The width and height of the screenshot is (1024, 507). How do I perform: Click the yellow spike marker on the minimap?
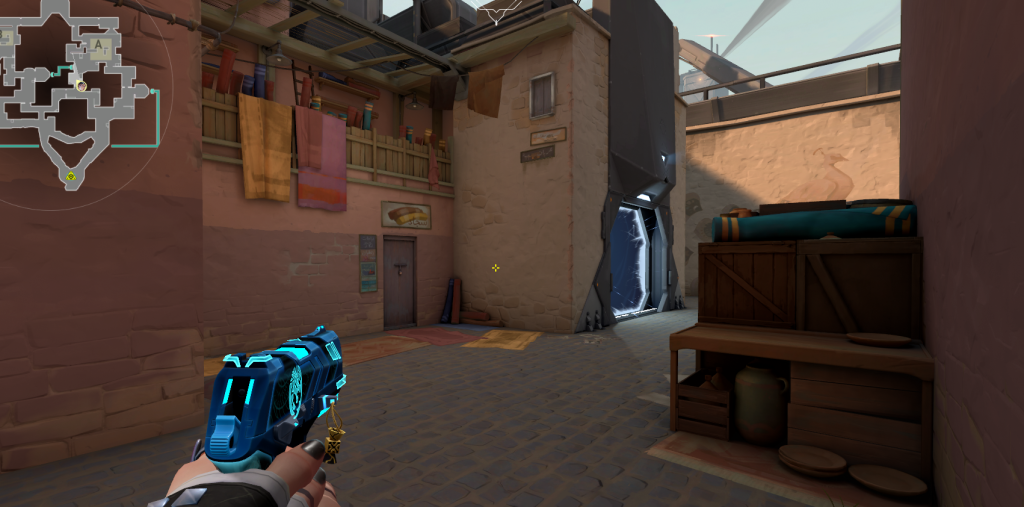coord(72,178)
